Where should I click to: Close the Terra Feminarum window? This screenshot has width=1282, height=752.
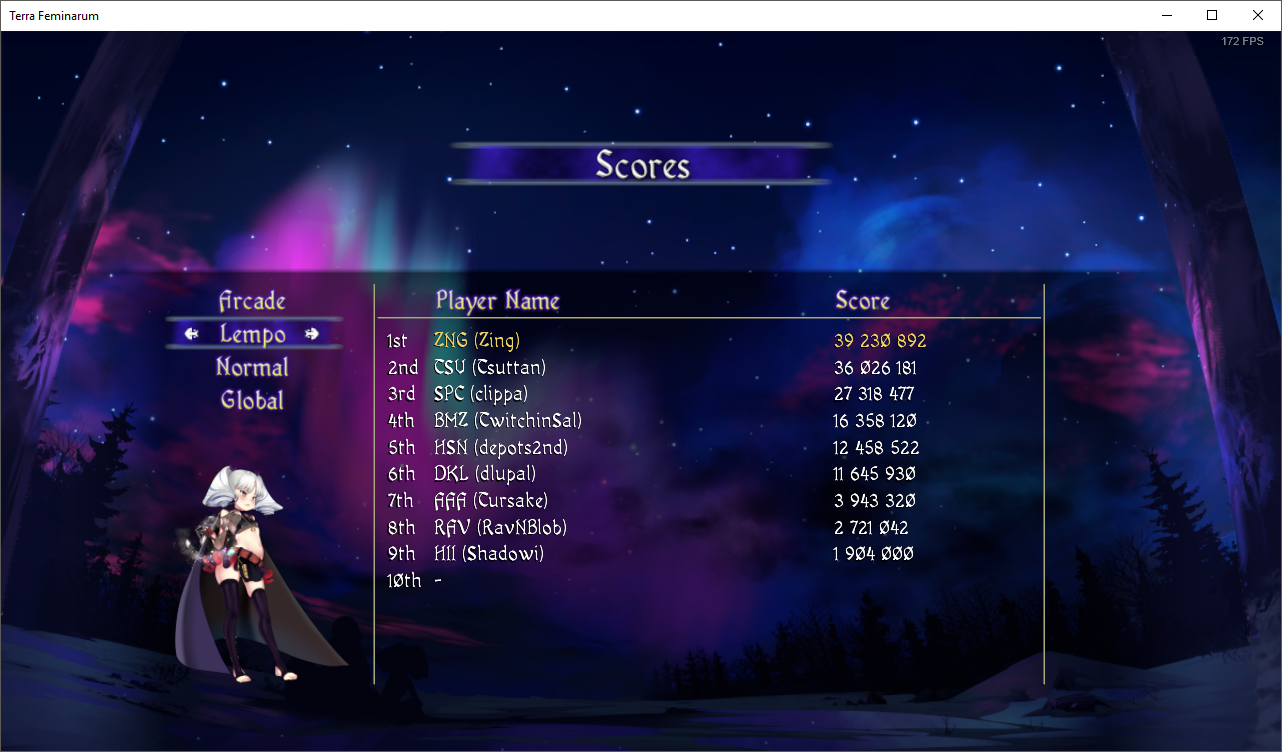point(1258,15)
